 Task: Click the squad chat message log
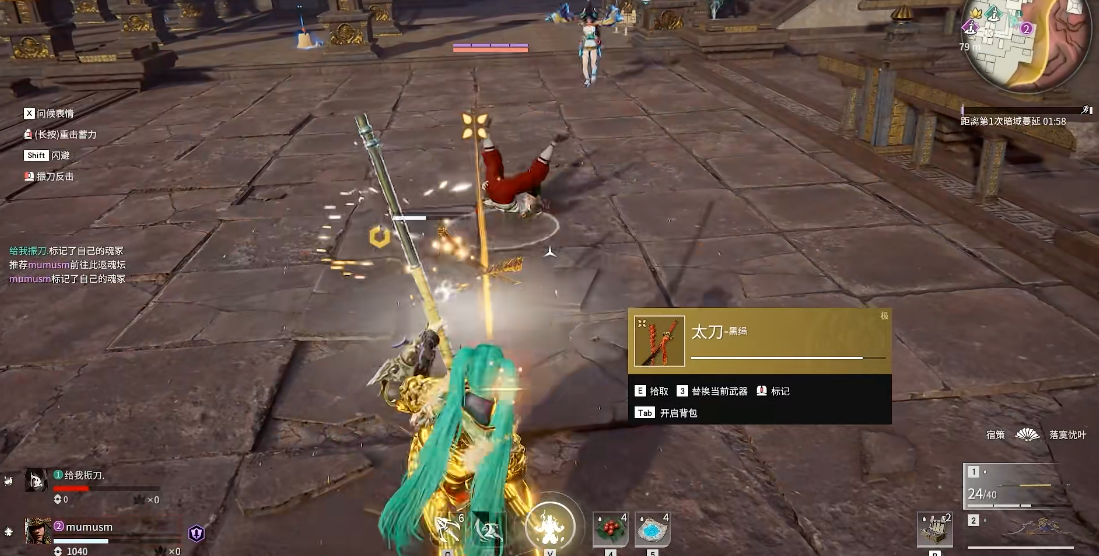pos(68,265)
